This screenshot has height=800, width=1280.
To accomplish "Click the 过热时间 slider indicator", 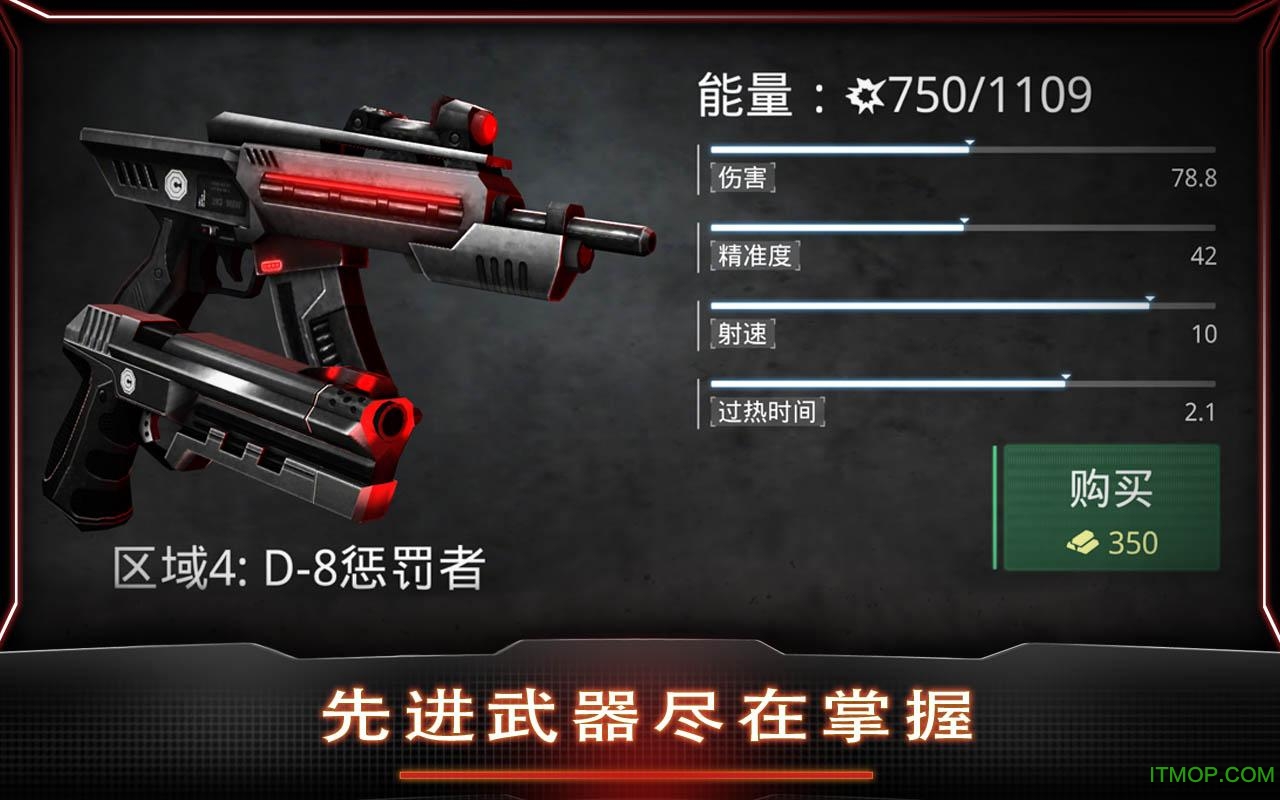I will coord(1065,378).
